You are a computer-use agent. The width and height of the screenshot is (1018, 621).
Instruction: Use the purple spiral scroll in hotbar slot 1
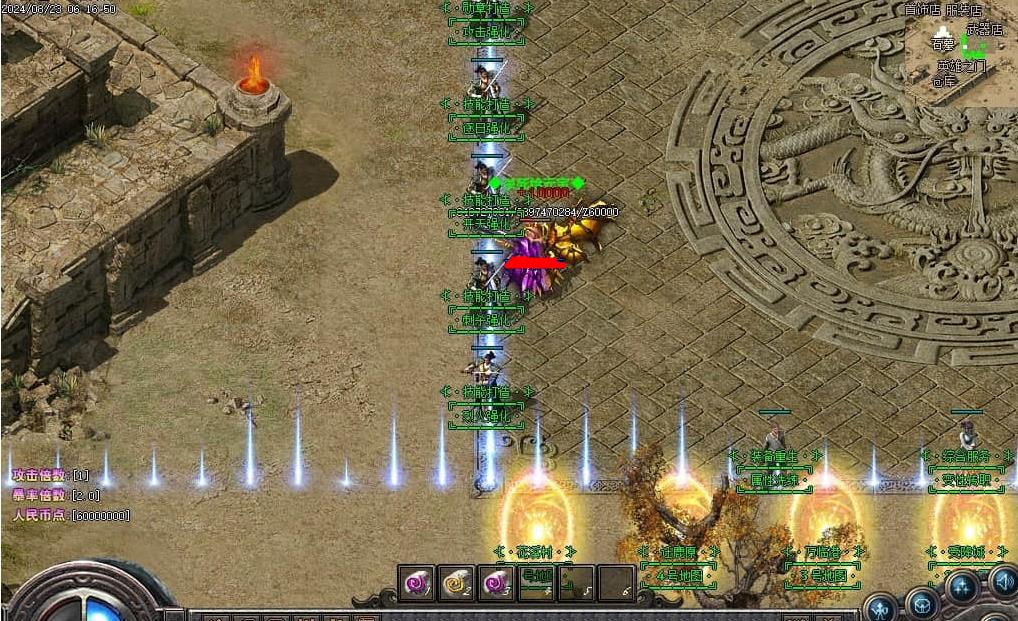(x=415, y=583)
